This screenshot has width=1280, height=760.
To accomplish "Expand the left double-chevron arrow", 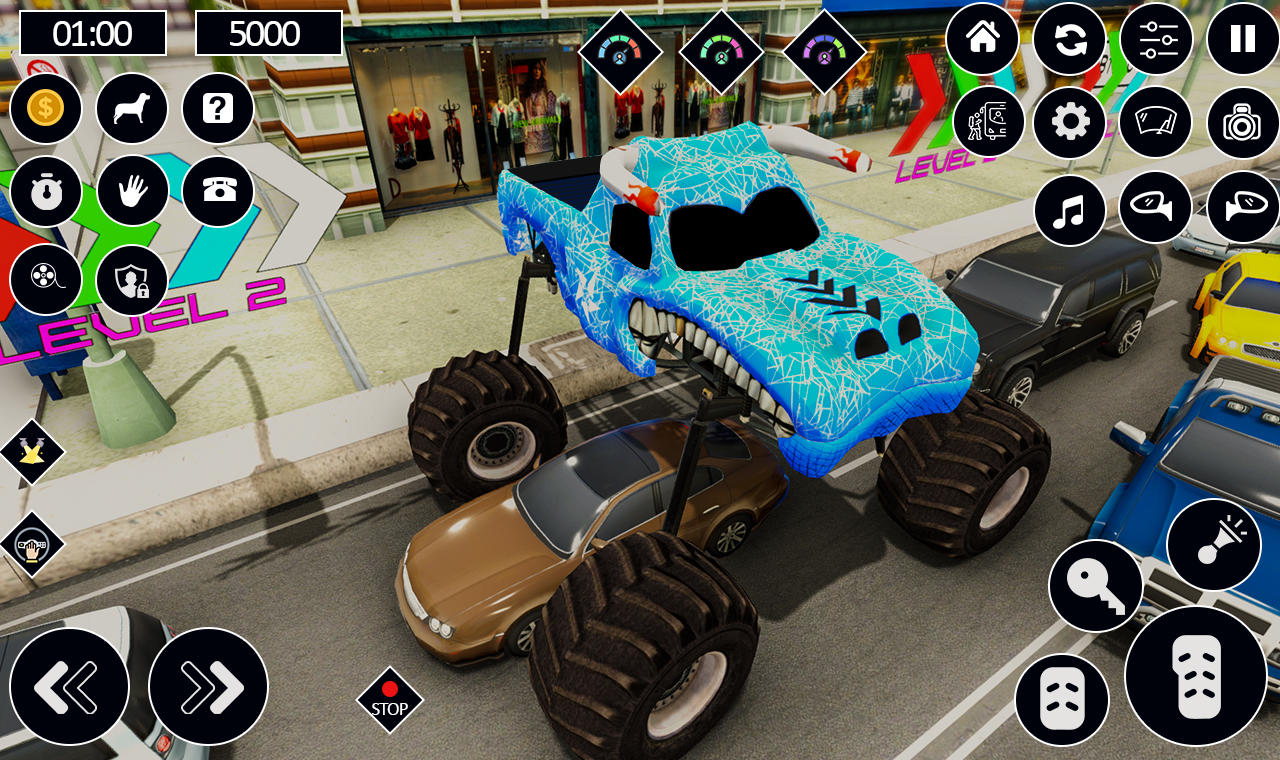I will coord(69,685).
